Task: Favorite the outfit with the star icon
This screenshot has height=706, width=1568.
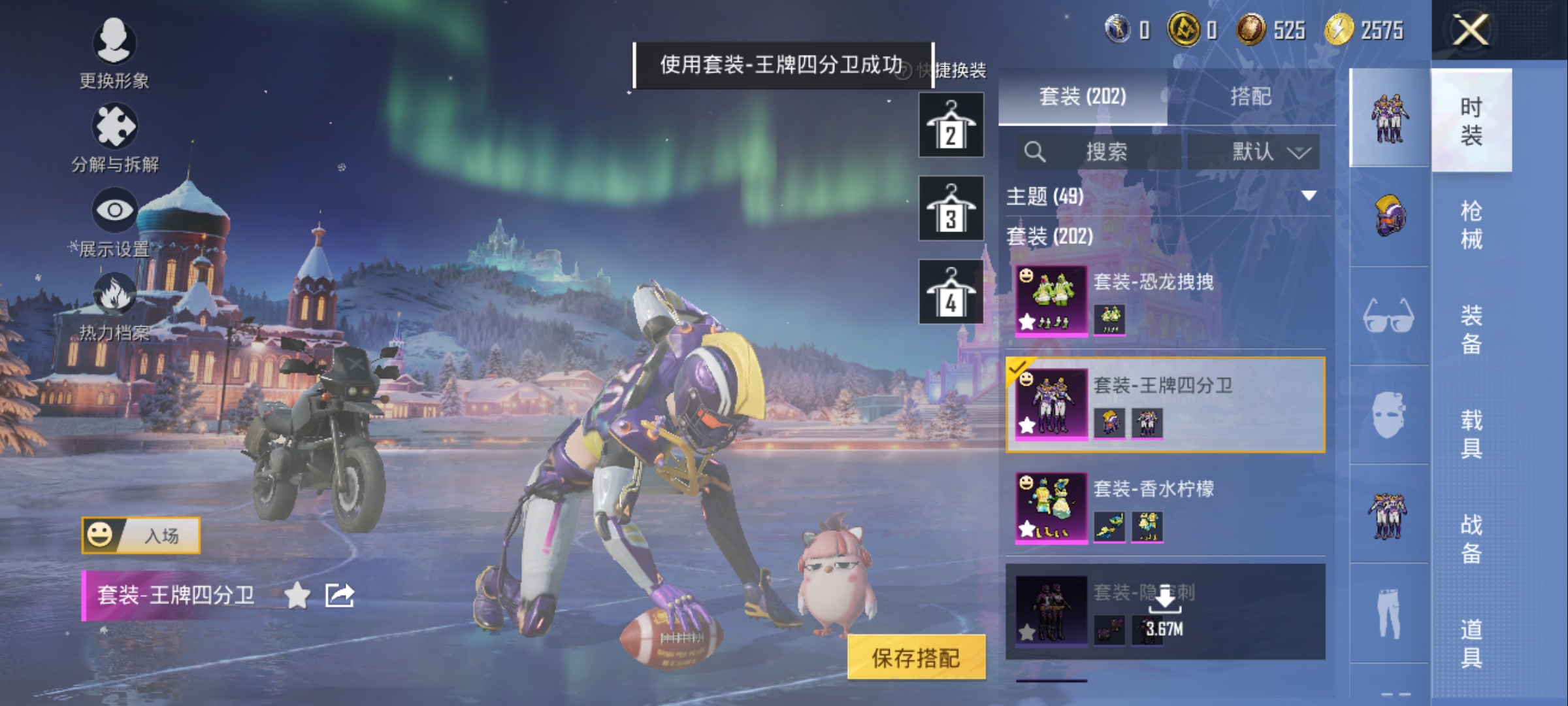Action: pos(298,596)
